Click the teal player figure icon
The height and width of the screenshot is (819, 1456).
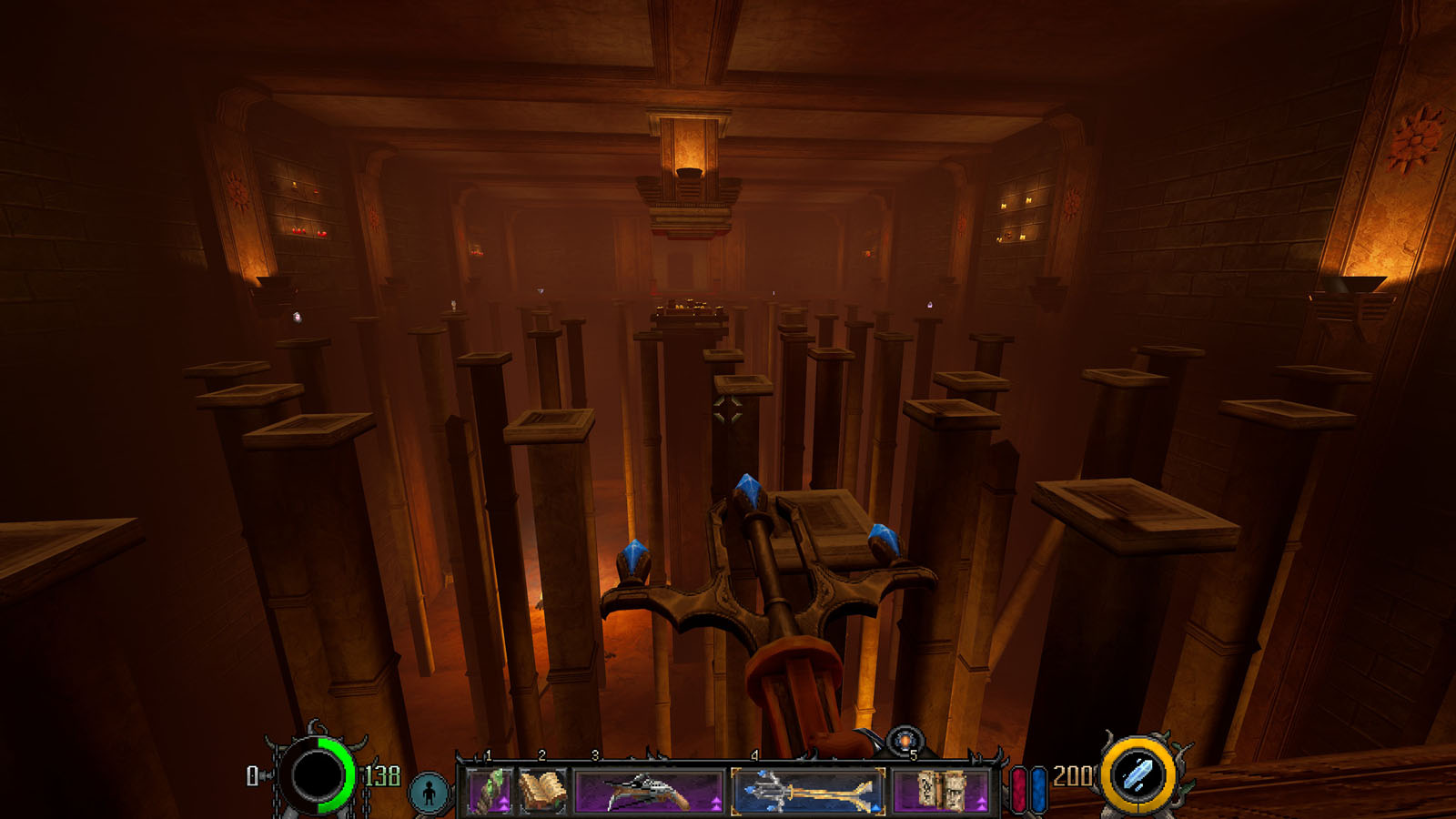click(x=429, y=793)
